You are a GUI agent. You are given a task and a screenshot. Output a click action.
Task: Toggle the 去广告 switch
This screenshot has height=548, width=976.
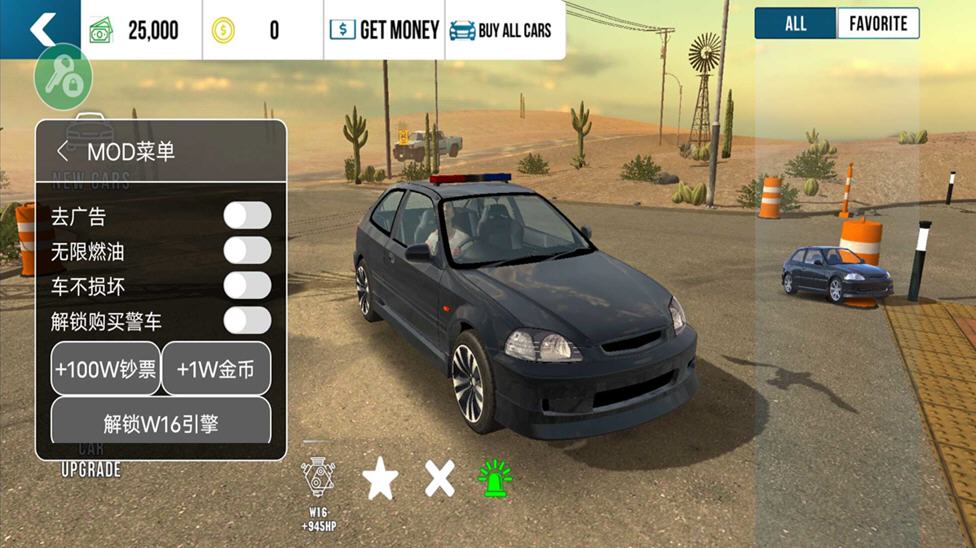[x=247, y=216]
